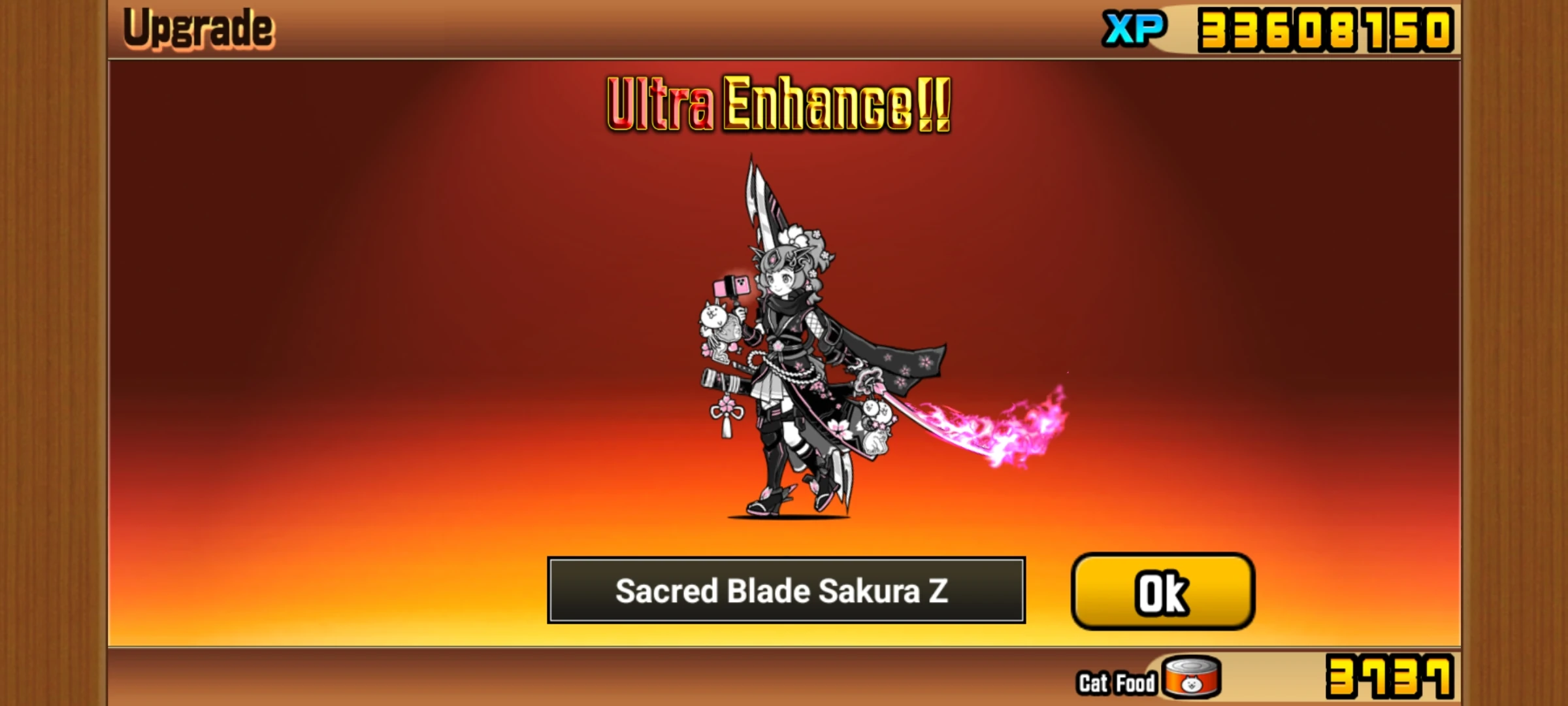Select the Sacred Blade Sakura Z character sprite
The width and height of the screenshot is (1568, 706).
click(x=804, y=360)
